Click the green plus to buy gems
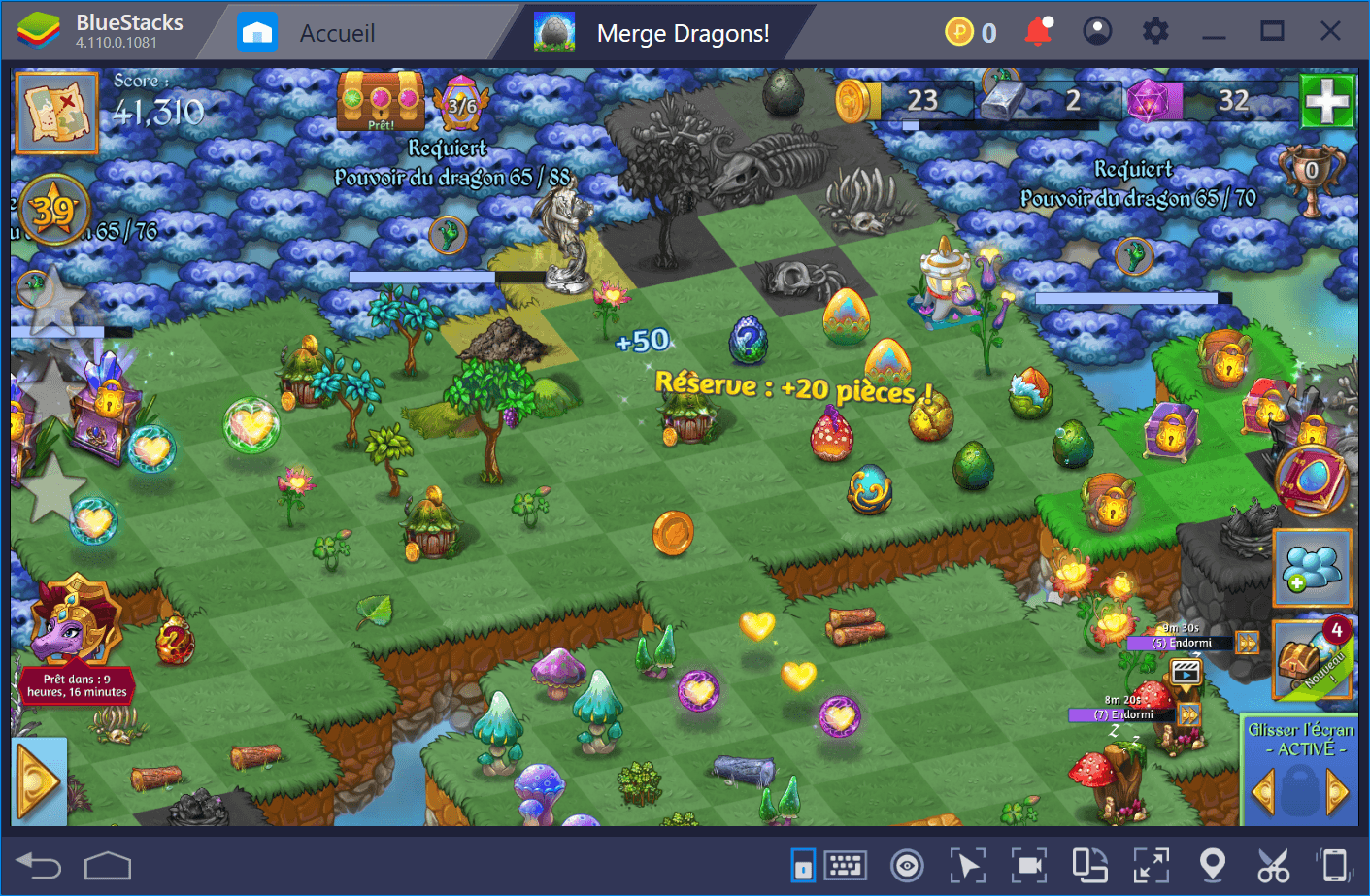 point(1327,100)
